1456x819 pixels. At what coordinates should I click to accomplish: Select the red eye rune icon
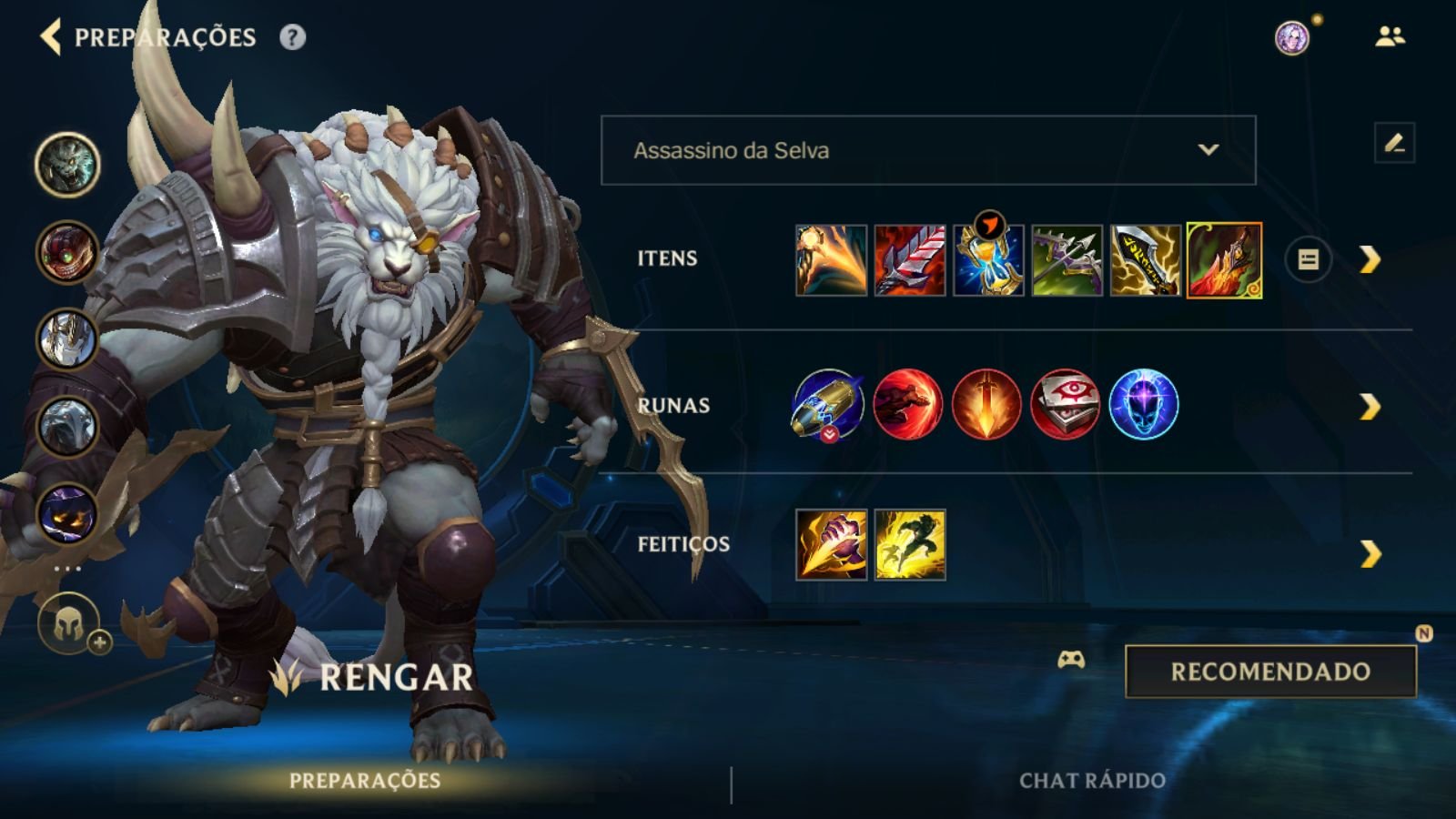tap(1065, 404)
